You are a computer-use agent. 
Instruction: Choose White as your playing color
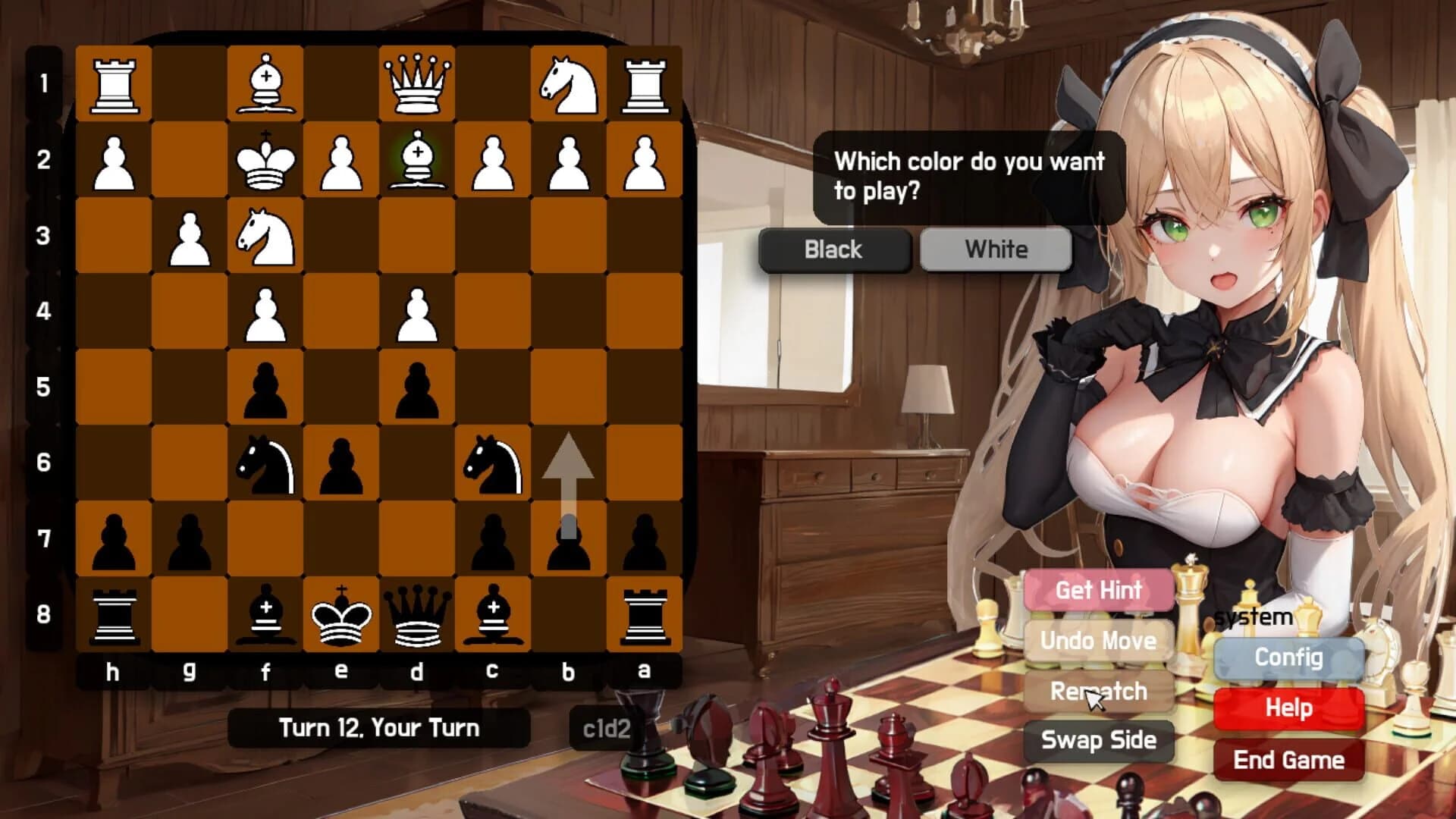click(x=995, y=250)
